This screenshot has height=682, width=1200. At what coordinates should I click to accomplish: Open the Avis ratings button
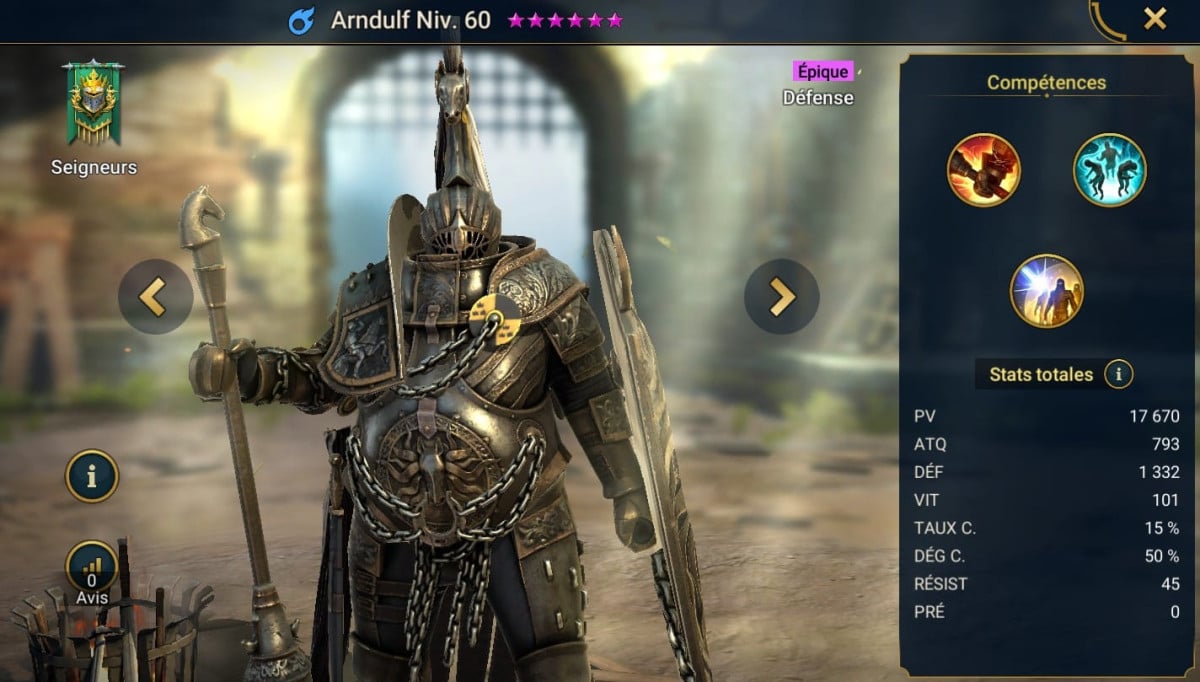92,568
